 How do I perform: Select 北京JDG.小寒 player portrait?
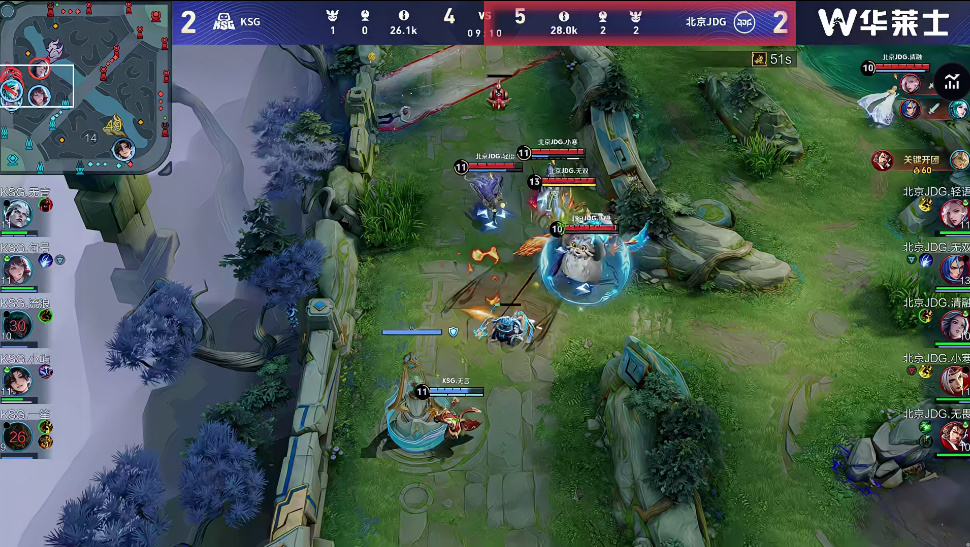[953, 380]
